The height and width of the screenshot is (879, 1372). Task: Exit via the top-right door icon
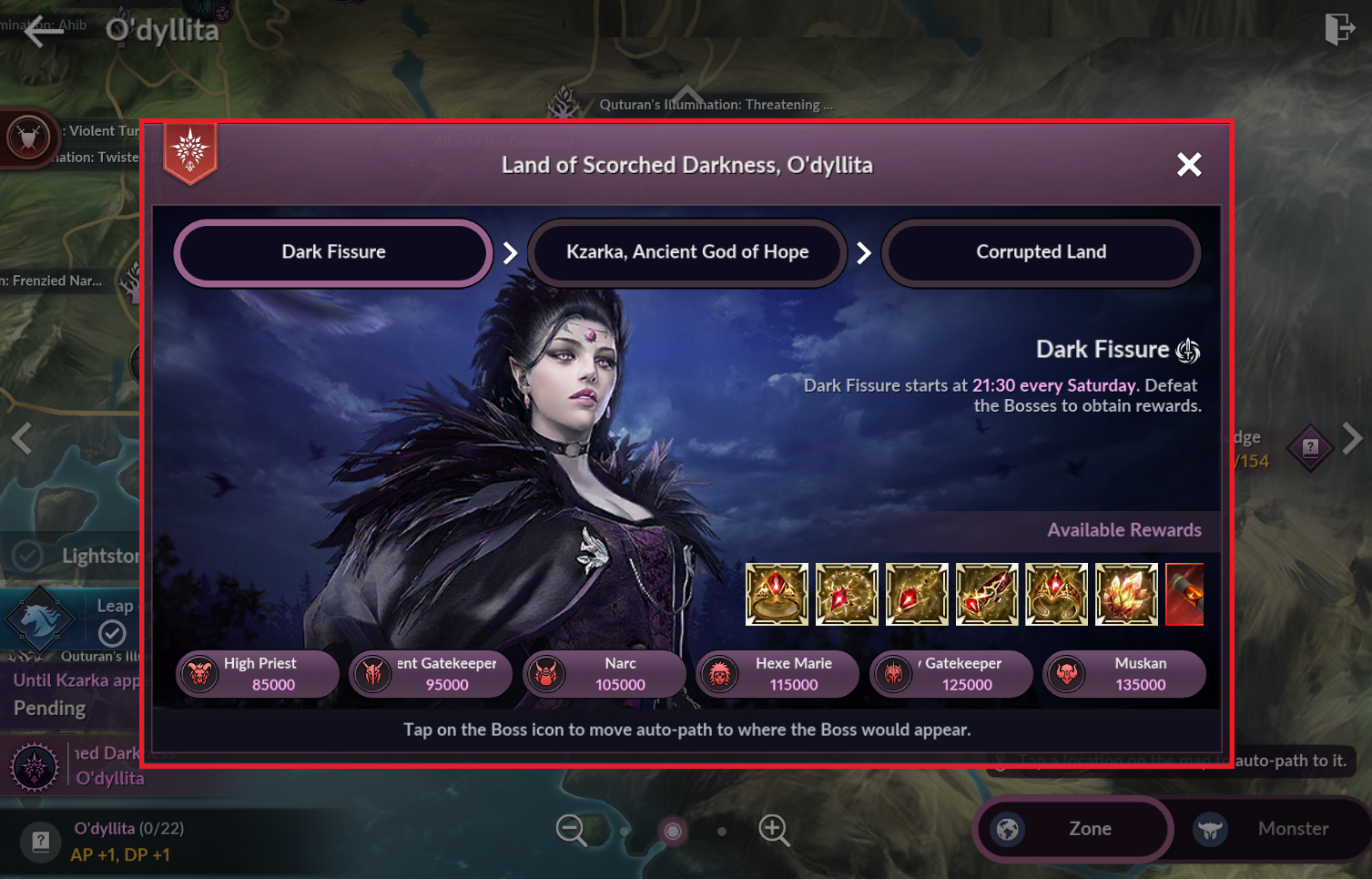[1339, 29]
